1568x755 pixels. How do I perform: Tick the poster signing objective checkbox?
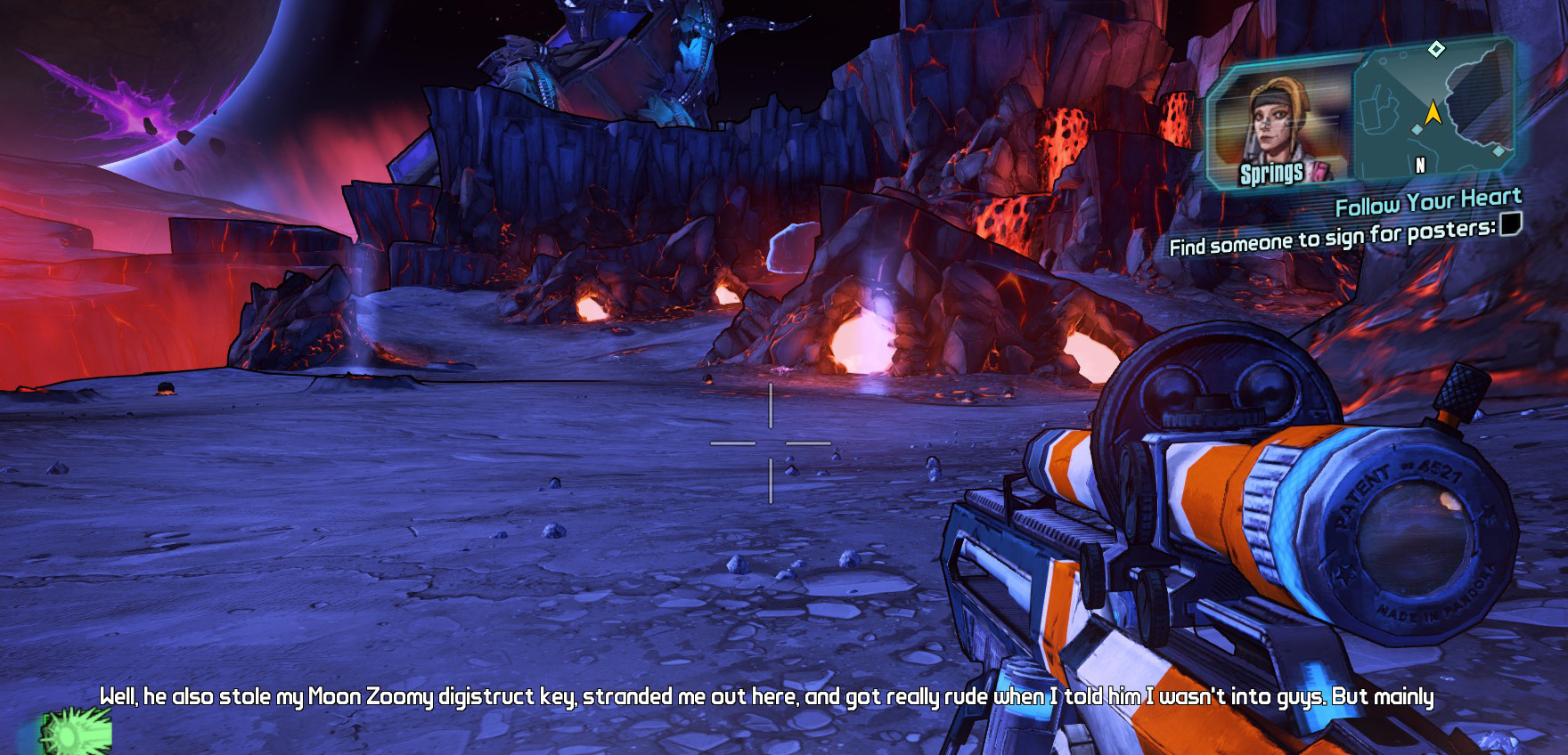pyautogui.click(x=1510, y=224)
